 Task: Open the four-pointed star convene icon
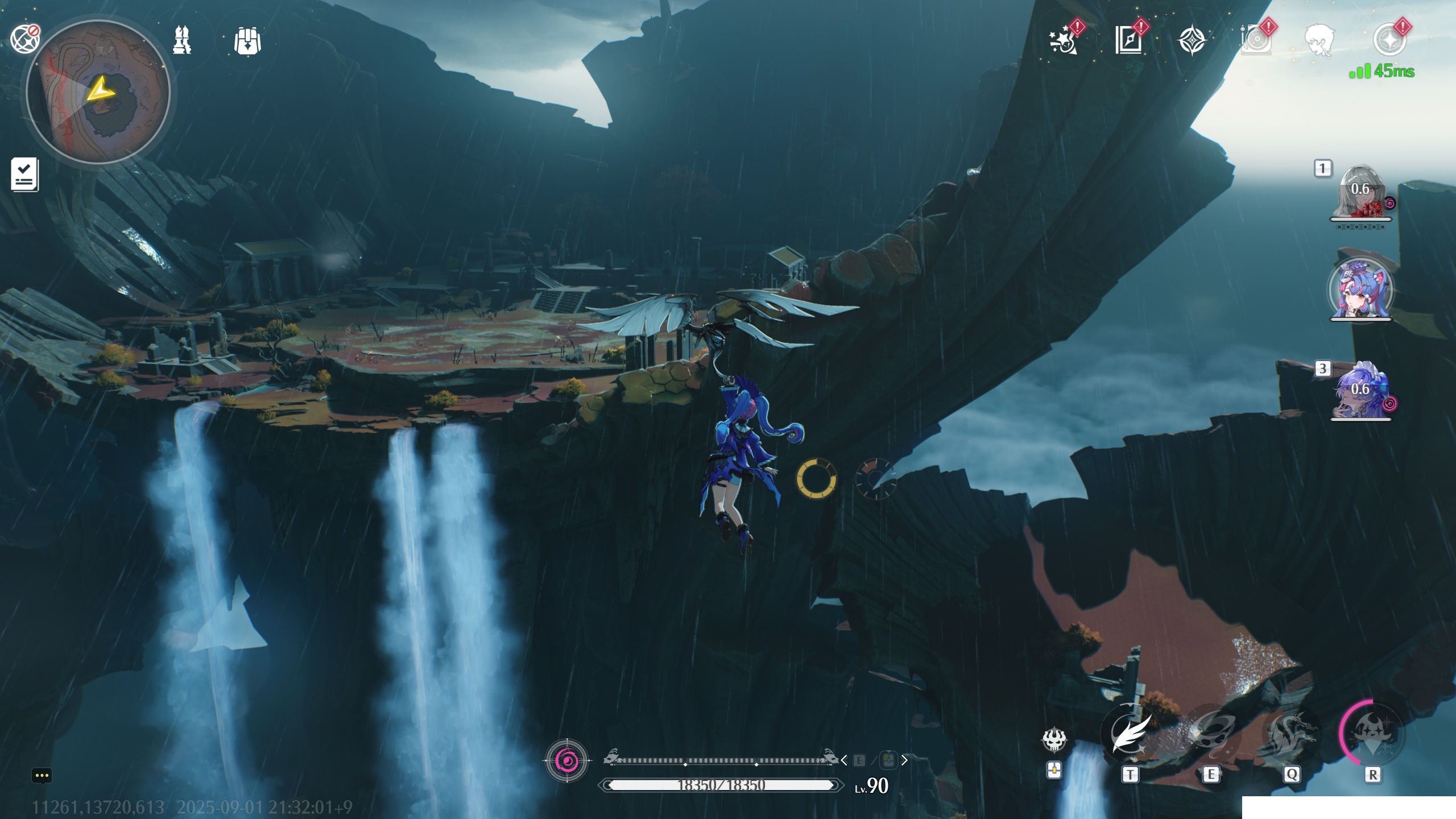point(1192,41)
